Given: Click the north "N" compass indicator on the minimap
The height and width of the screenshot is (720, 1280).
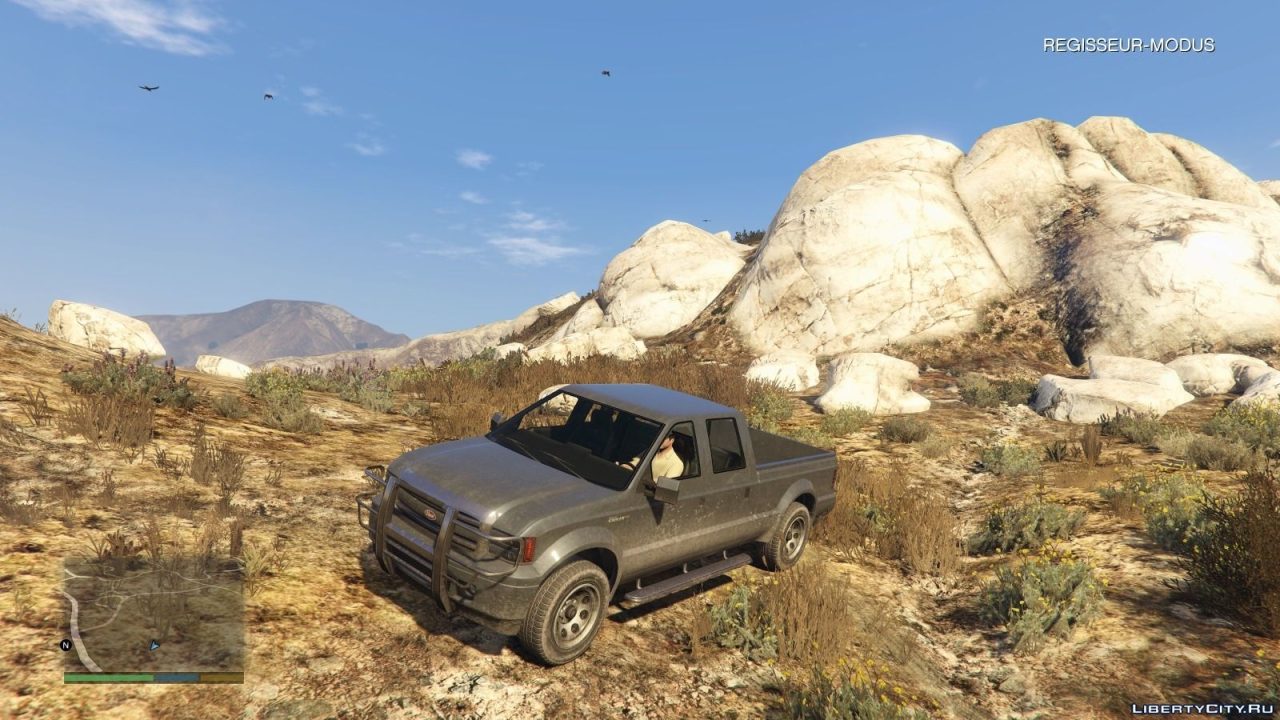Looking at the screenshot, I should click(64, 644).
